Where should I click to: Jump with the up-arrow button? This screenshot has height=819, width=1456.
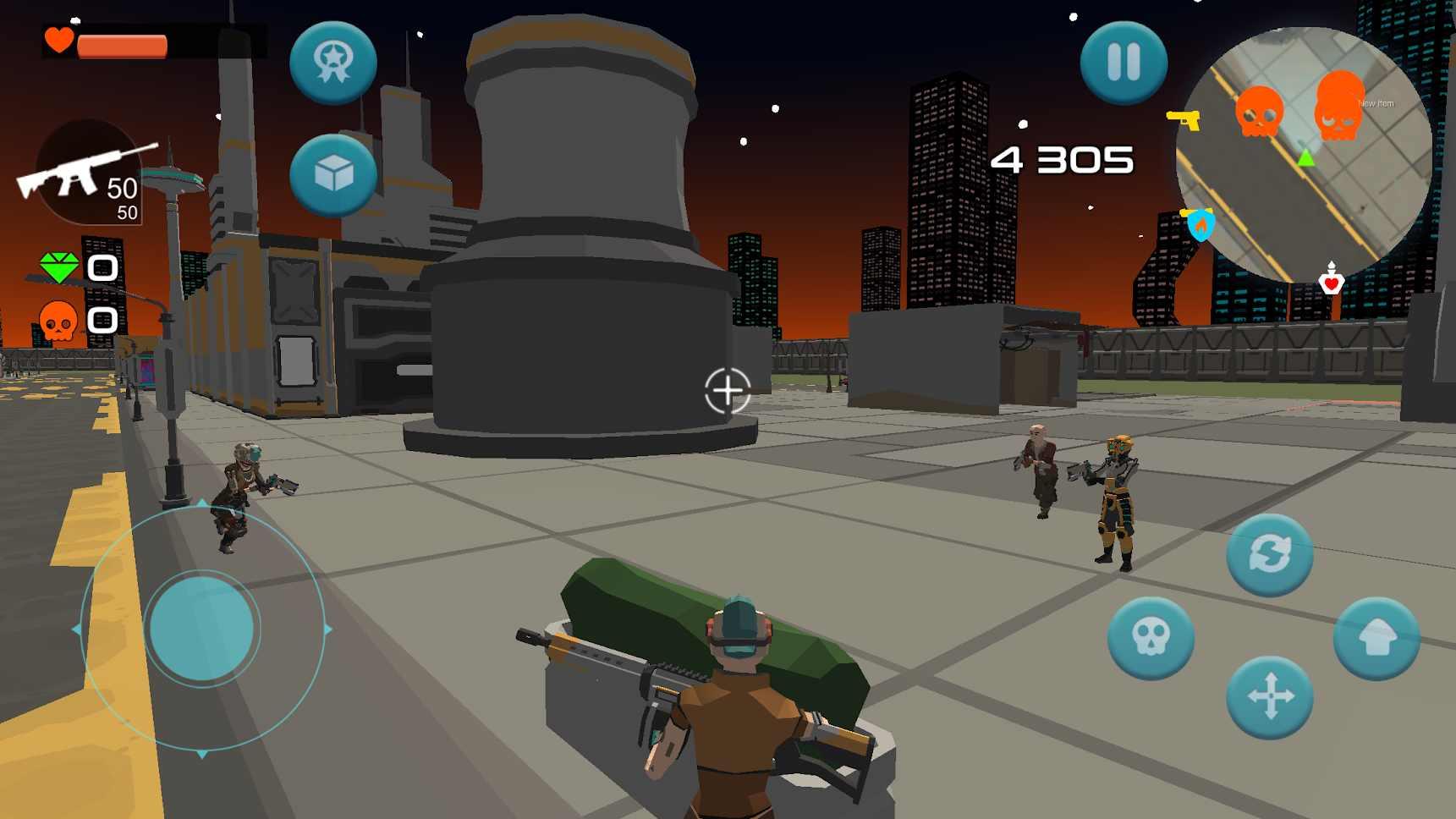1376,638
